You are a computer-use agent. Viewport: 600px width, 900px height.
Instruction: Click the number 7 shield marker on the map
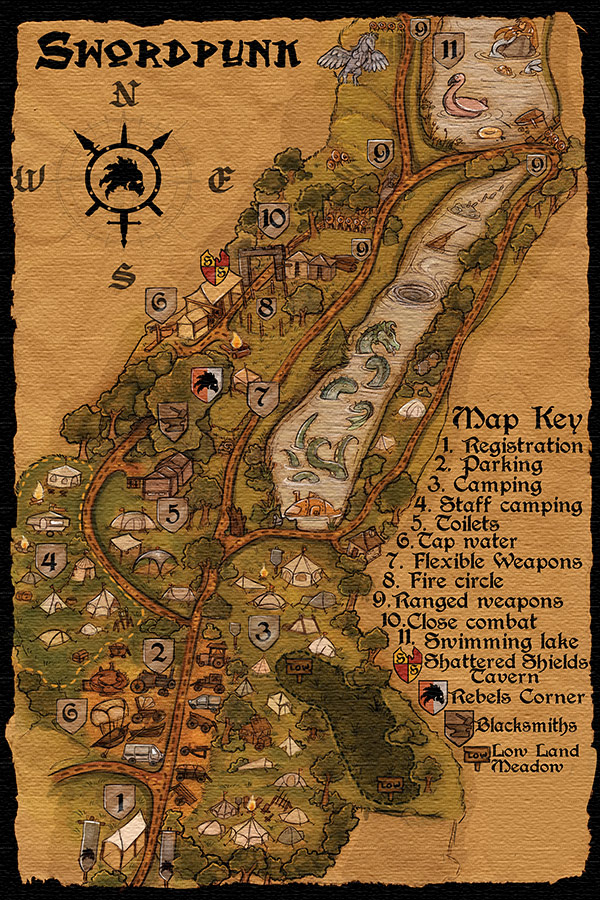coord(262,398)
